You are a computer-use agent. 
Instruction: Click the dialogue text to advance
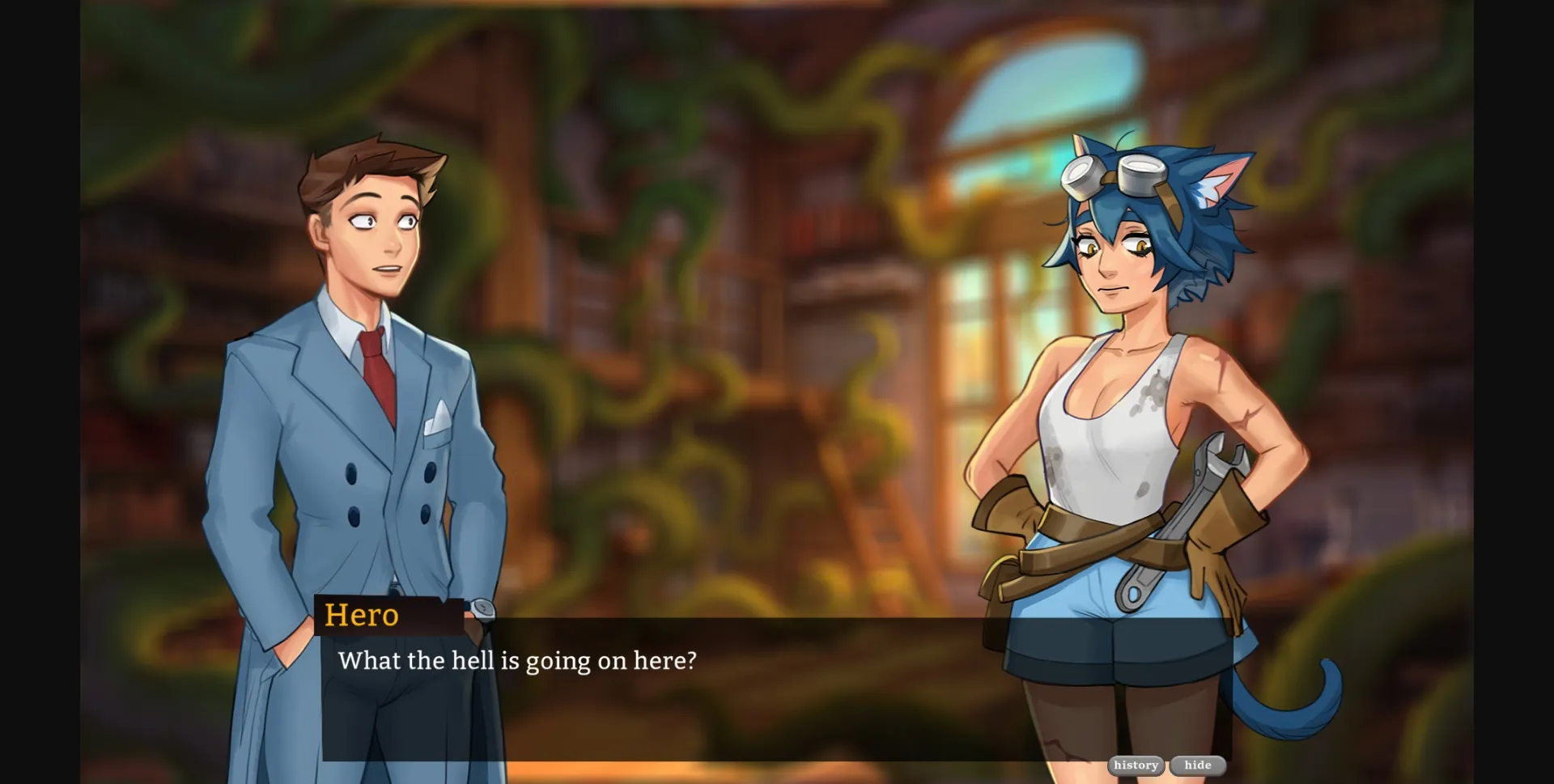pyautogui.click(x=517, y=660)
